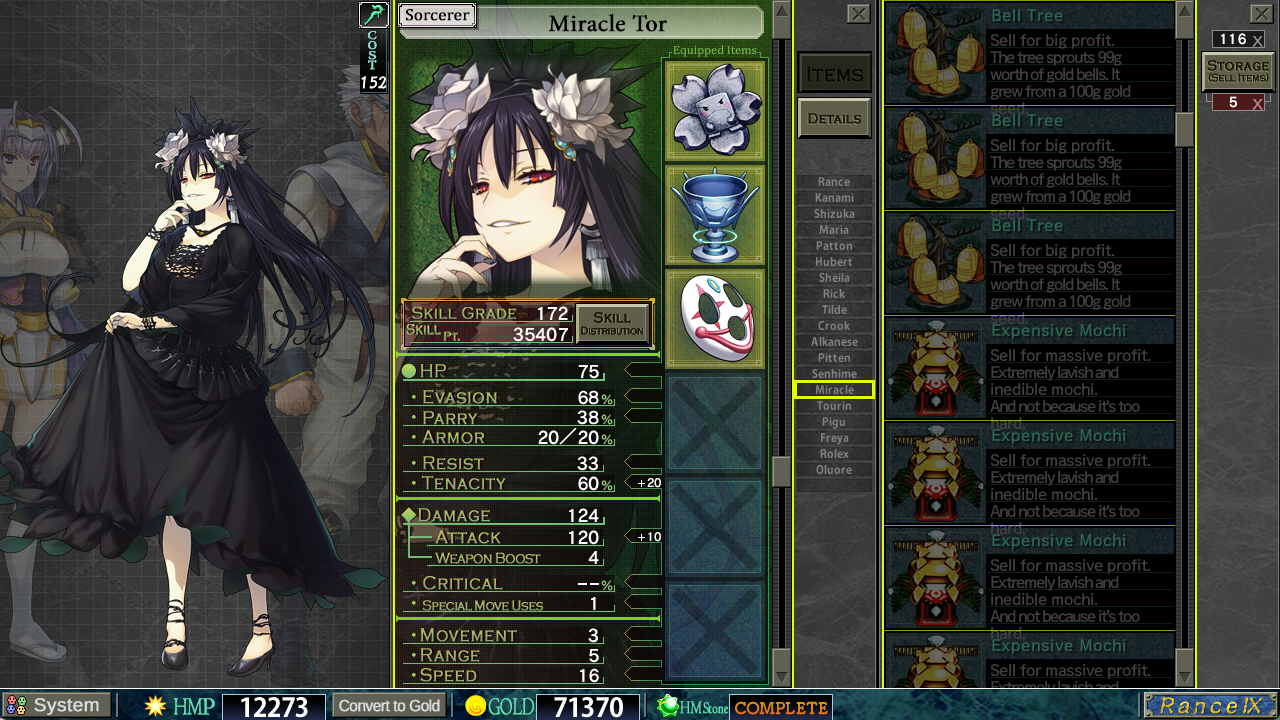
Task: Open the Skill Distribution screen
Action: pos(612,324)
